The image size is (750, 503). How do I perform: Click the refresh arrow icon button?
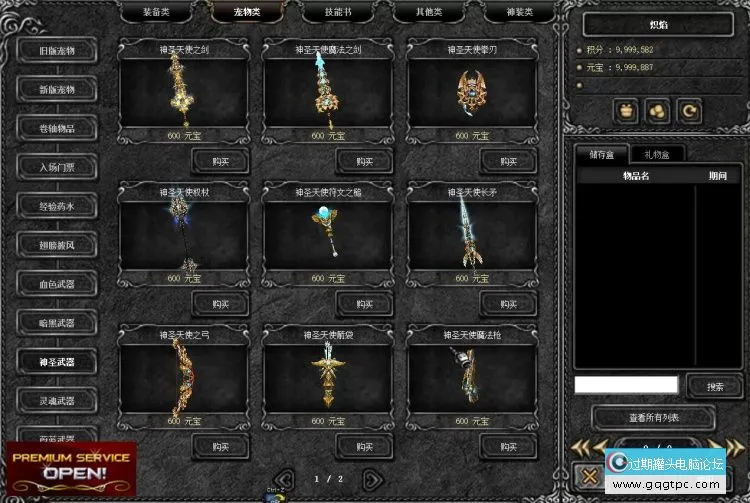(x=687, y=111)
